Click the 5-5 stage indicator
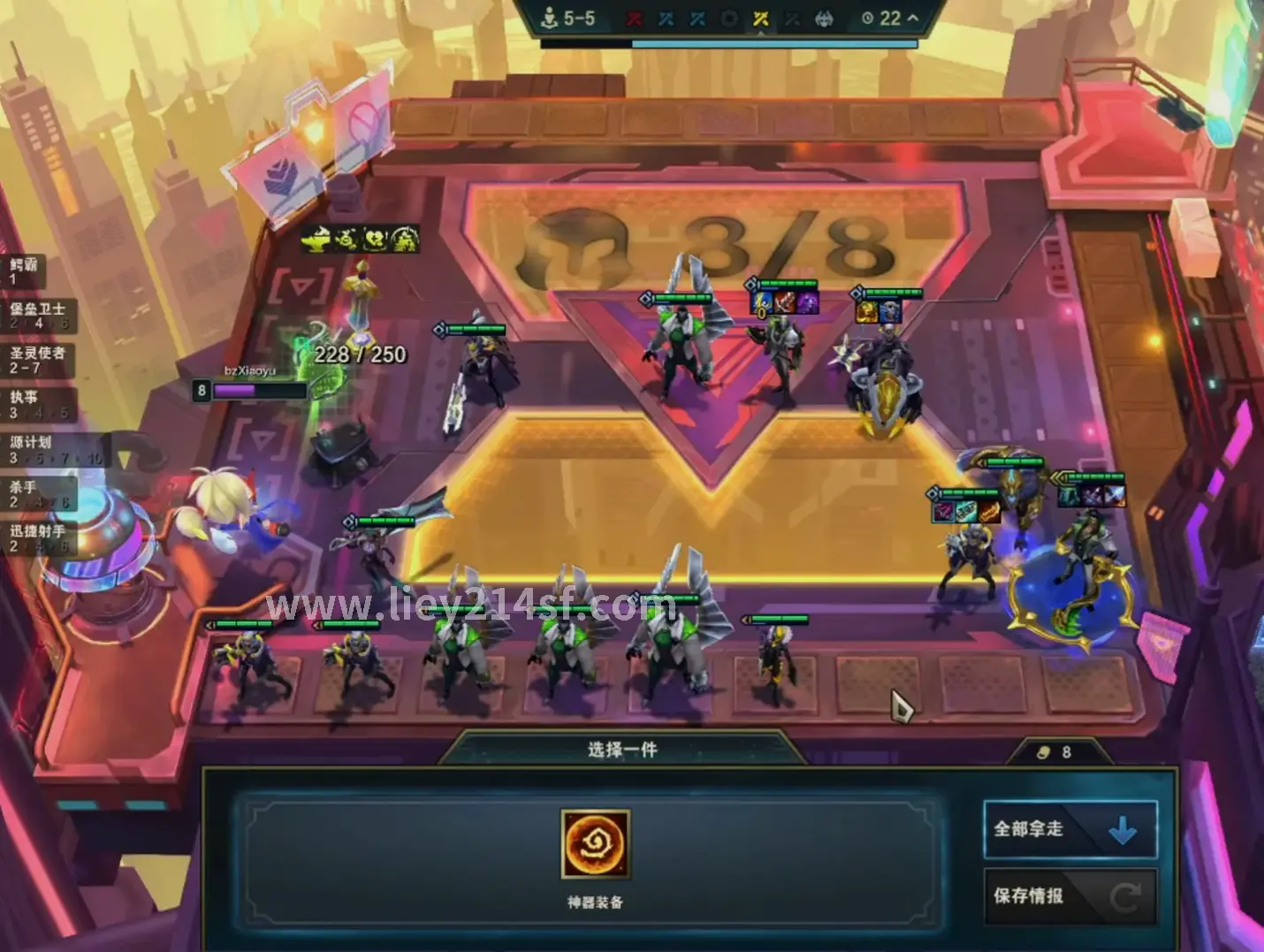 [x=568, y=18]
